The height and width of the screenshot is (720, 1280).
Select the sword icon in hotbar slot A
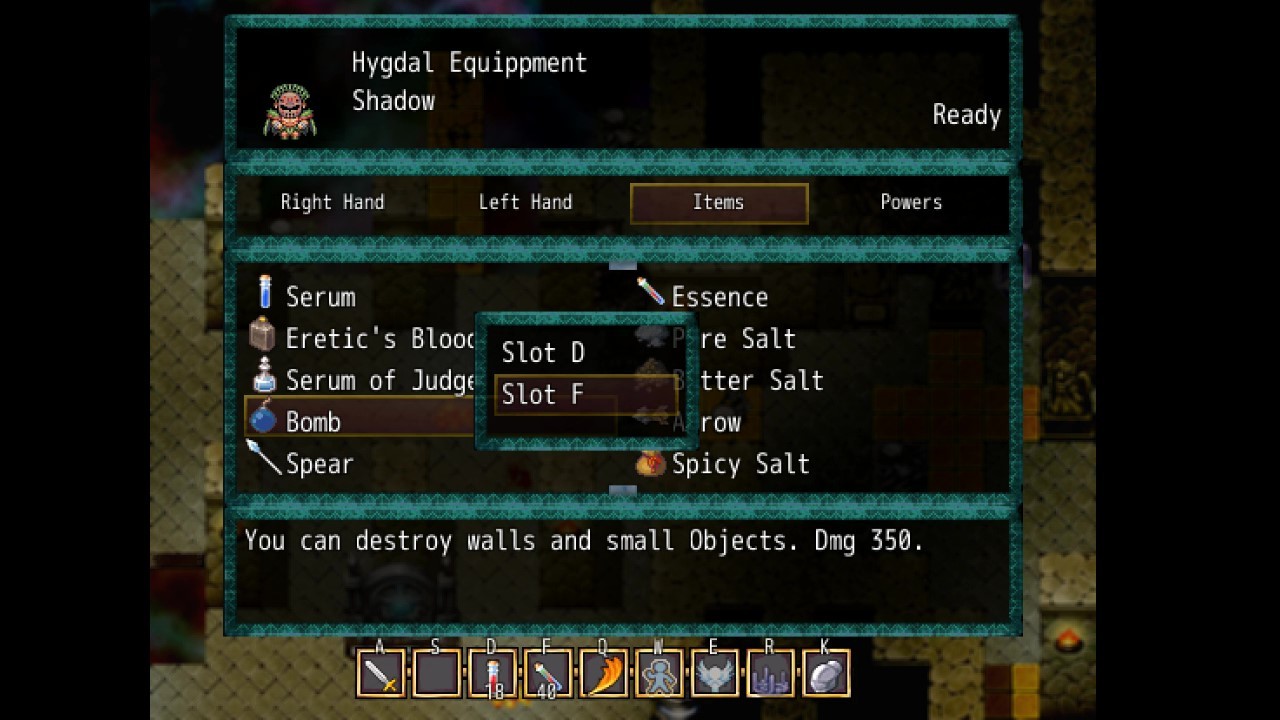click(x=380, y=674)
